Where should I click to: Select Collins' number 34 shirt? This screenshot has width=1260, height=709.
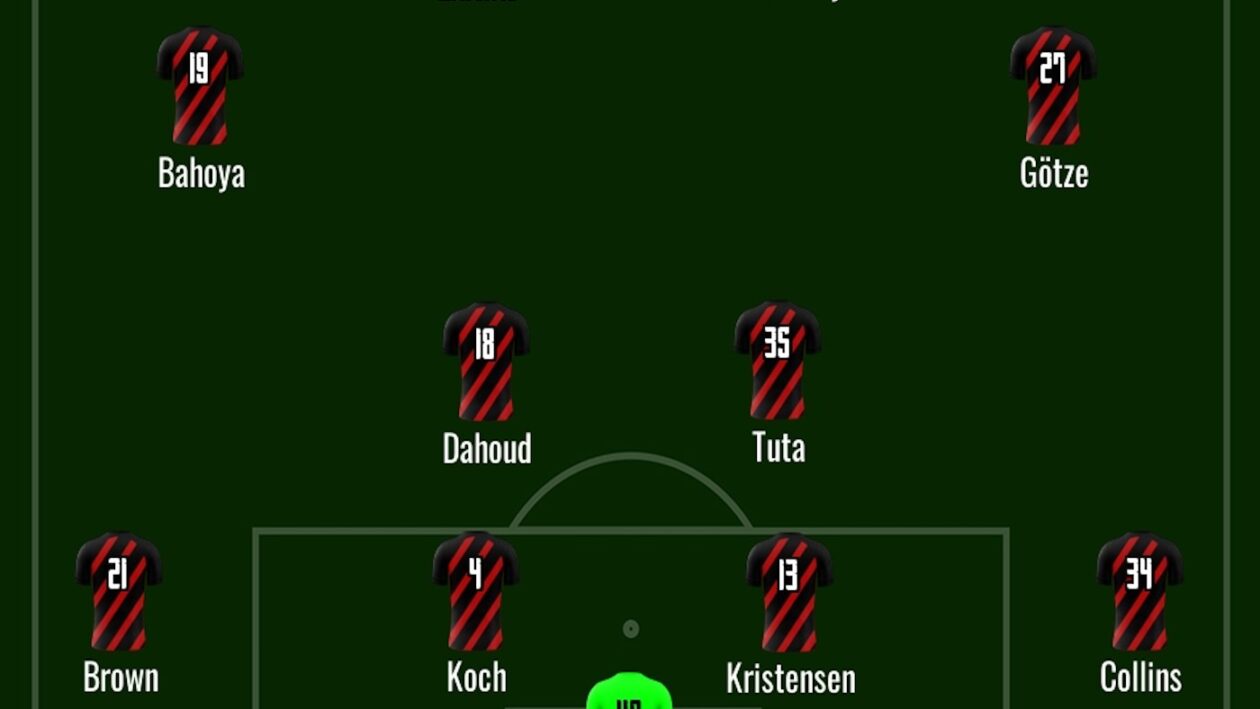(1139, 591)
